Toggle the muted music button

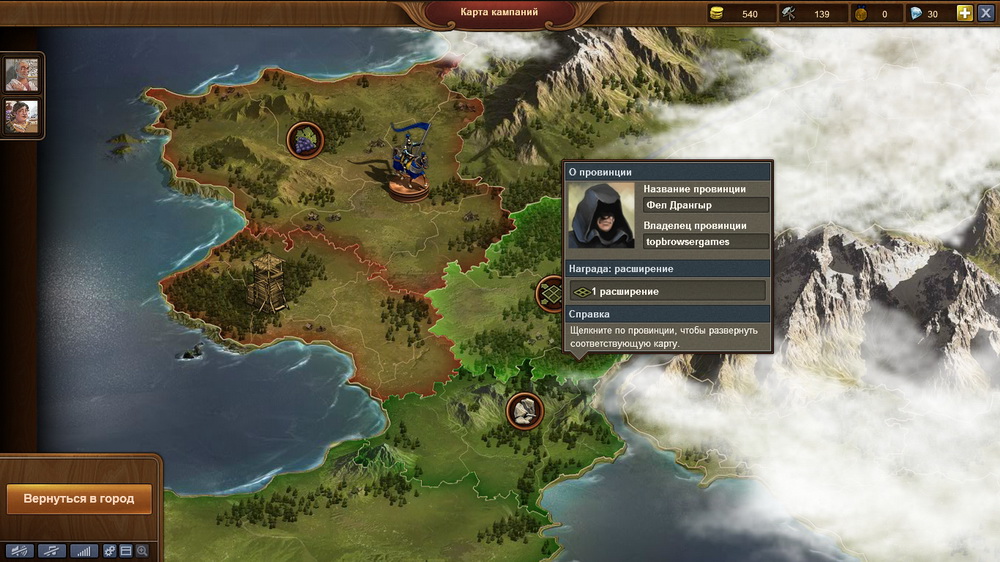52,551
